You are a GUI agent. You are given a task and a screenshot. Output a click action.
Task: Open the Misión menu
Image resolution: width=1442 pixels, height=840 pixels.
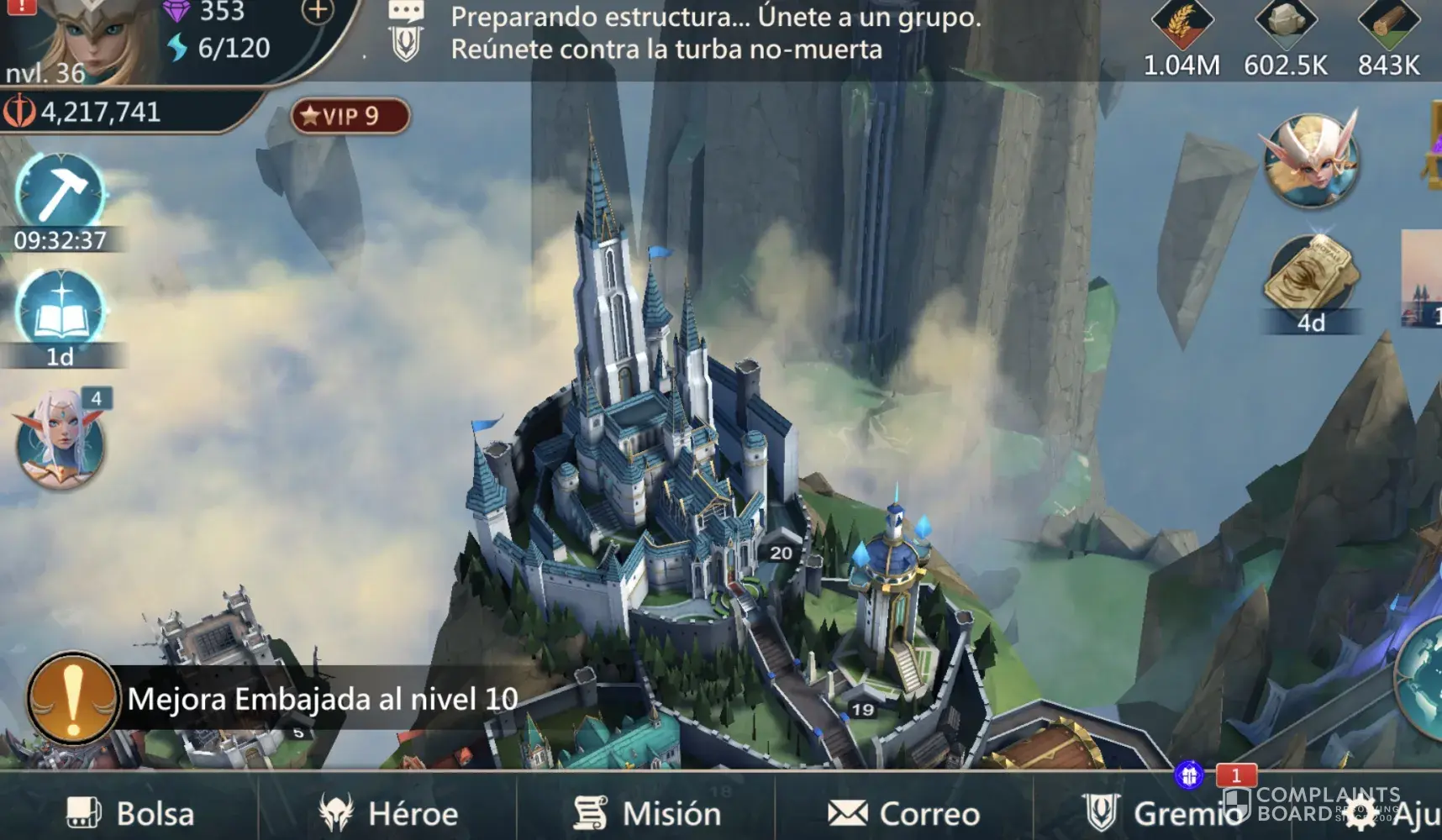click(x=648, y=813)
